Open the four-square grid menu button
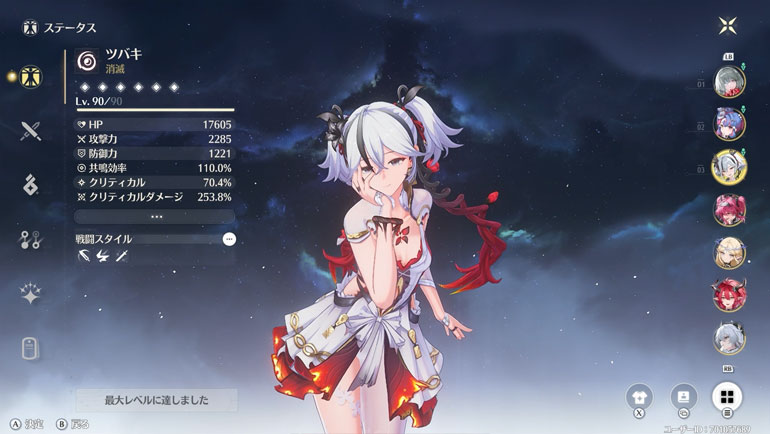The image size is (770, 434). (x=727, y=395)
